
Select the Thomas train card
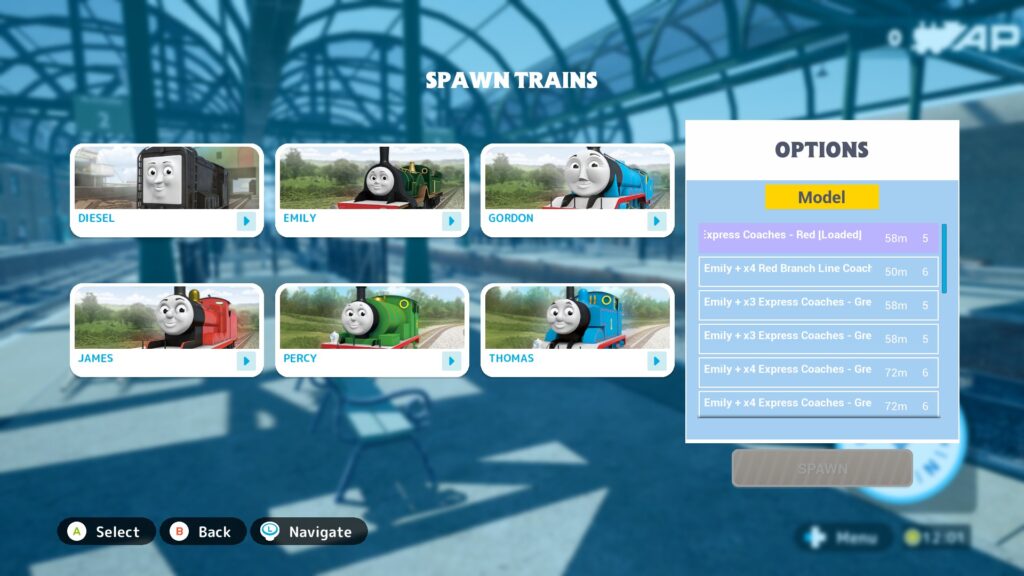577,330
